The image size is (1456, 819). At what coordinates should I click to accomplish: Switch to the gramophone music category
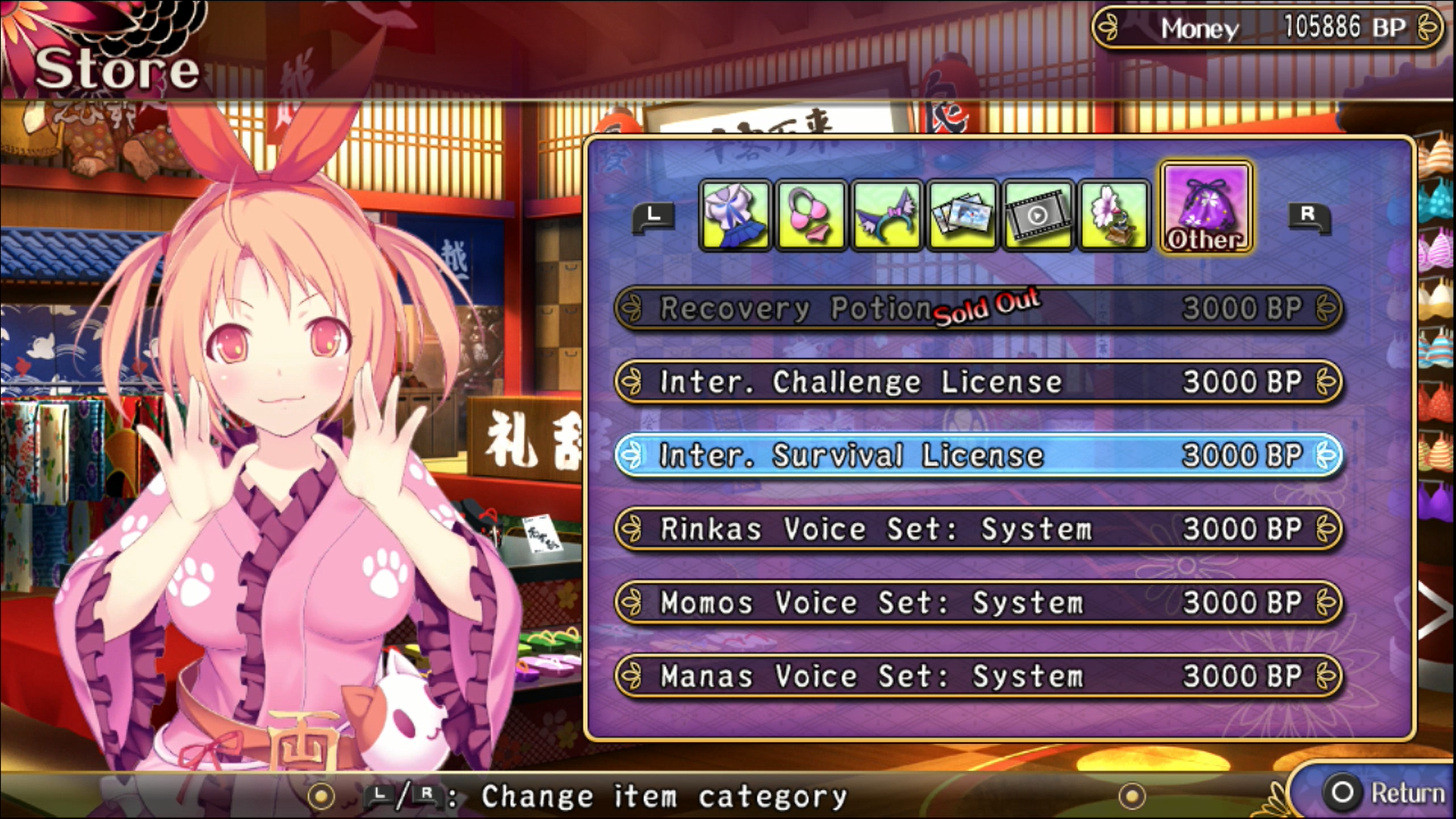[1113, 215]
